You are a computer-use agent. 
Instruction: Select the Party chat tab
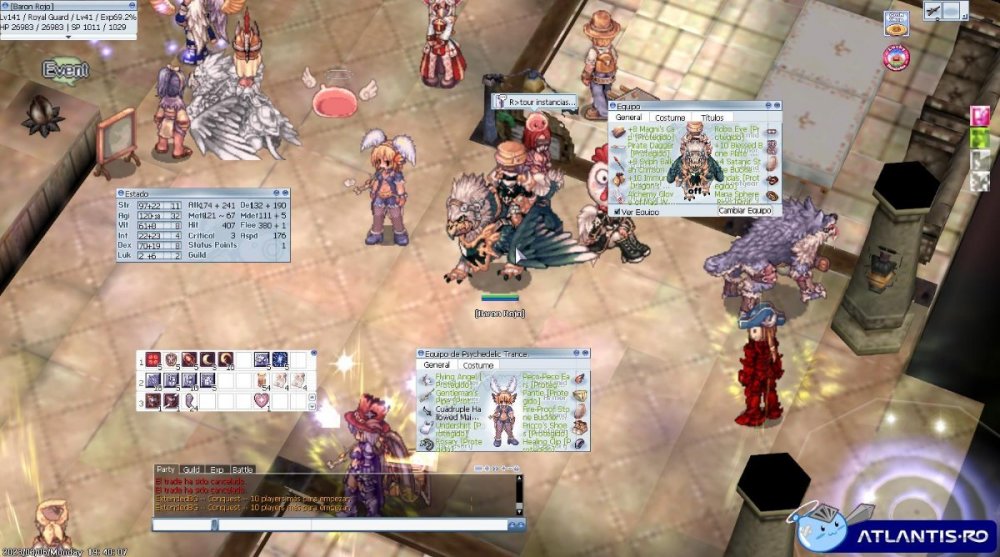coord(166,469)
